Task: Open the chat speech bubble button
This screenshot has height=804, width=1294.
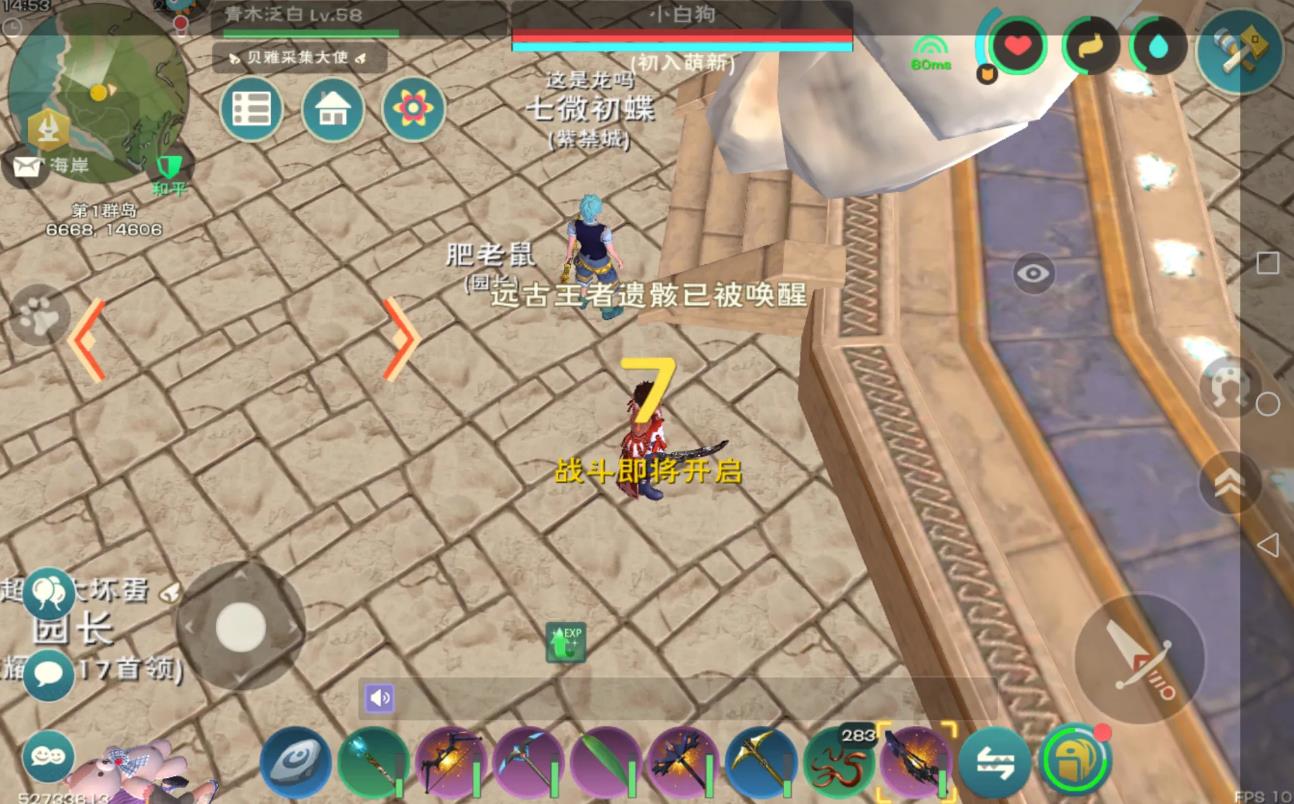Action: [x=48, y=675]
